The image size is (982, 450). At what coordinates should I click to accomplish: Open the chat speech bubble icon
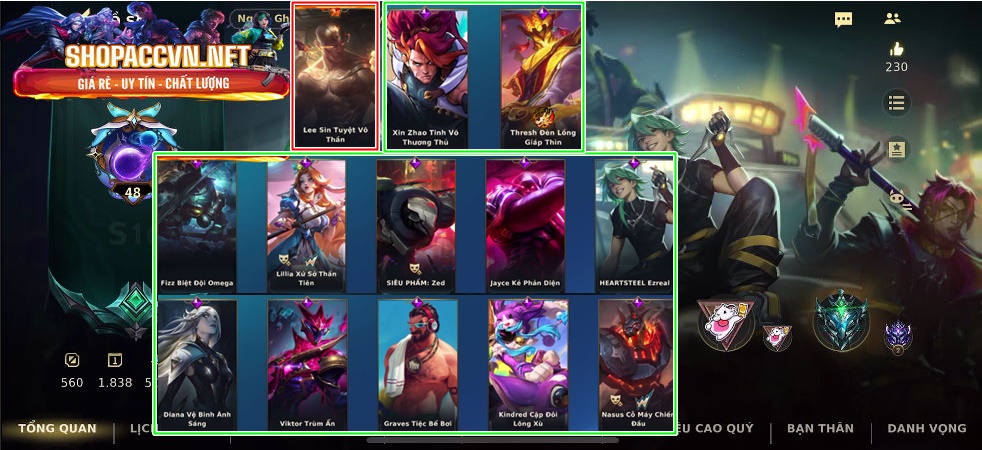click(843, 19)
